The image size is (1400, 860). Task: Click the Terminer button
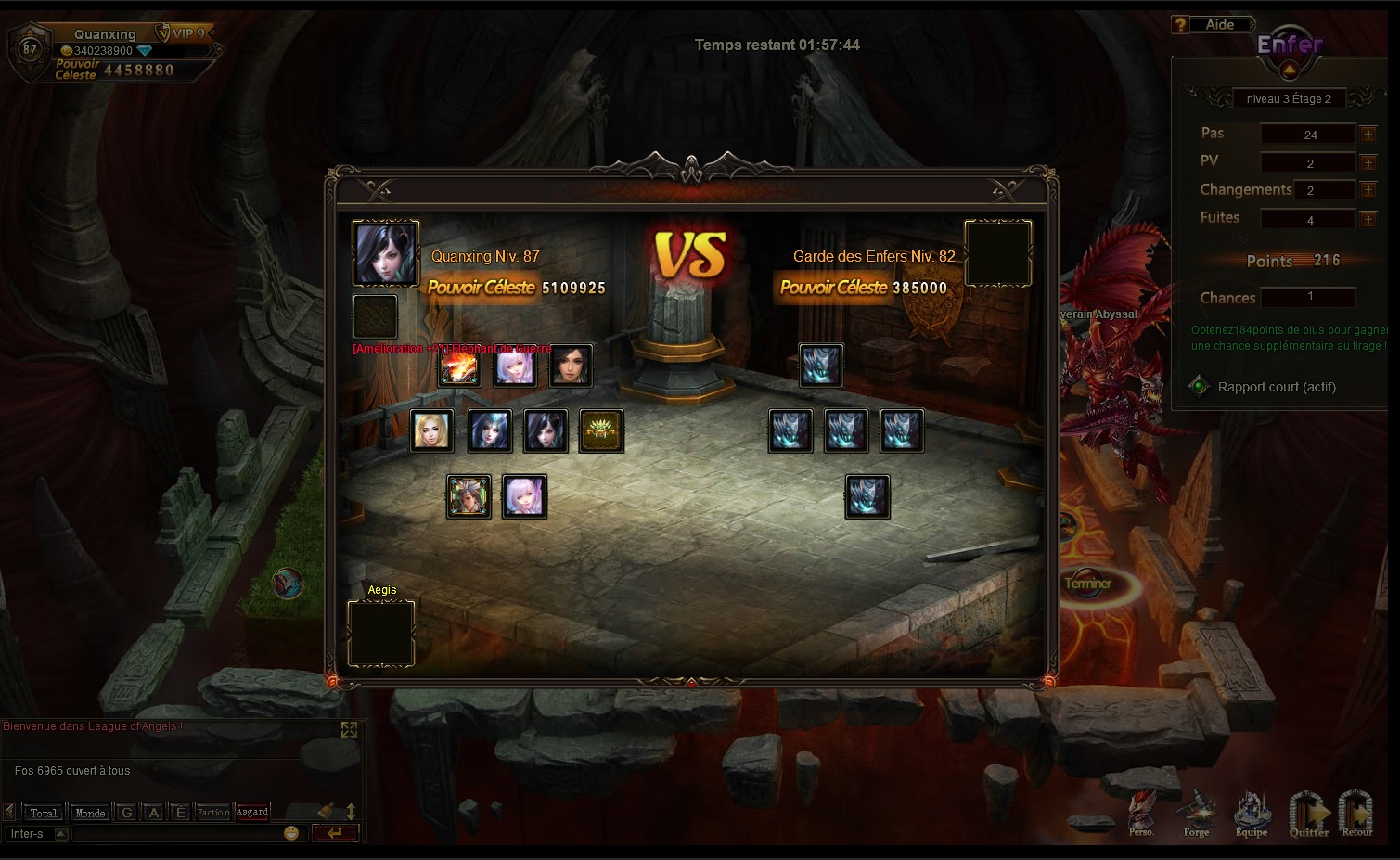(x=1088, y=584)
